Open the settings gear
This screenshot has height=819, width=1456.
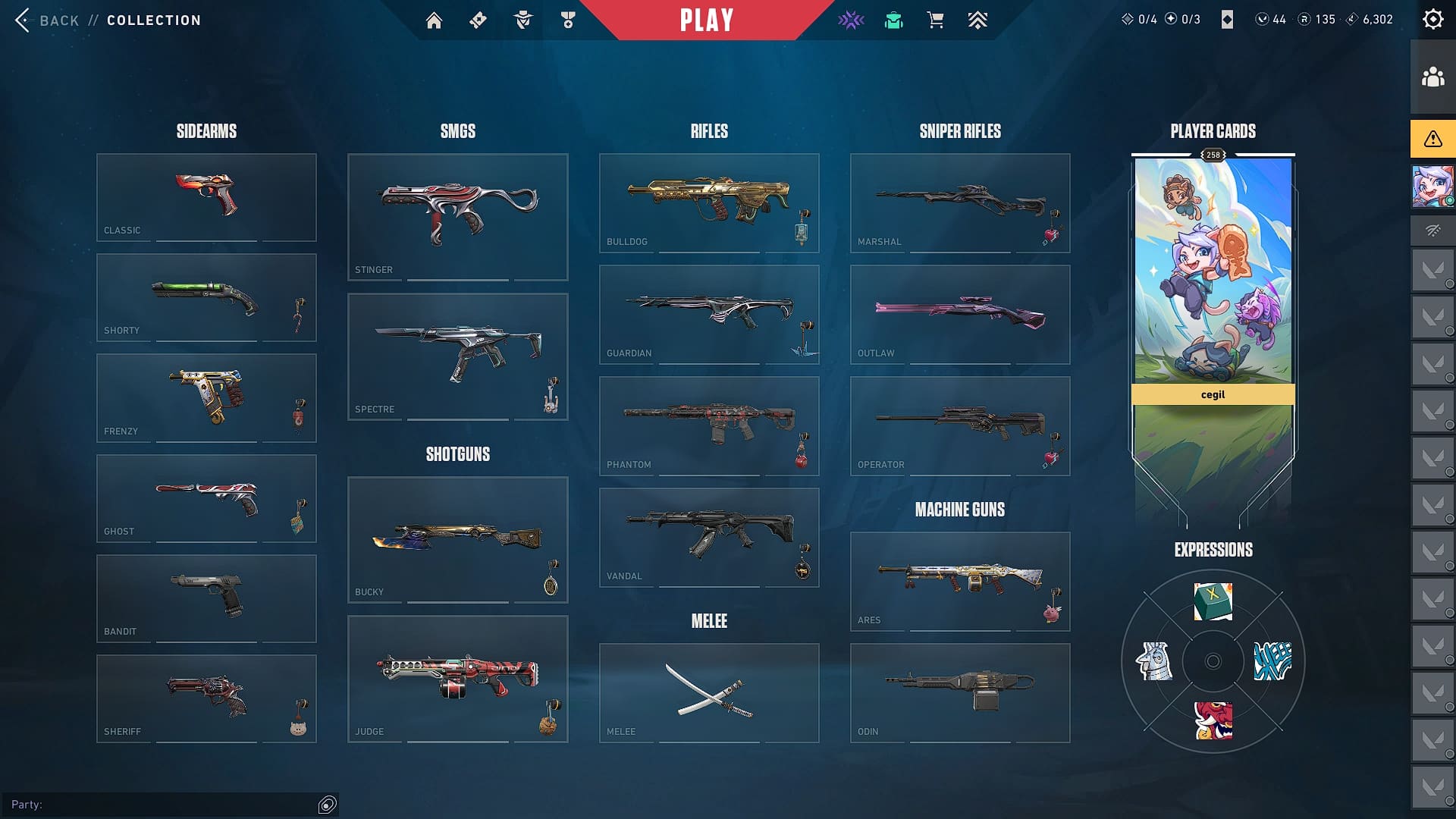[x=1432, y=20]
